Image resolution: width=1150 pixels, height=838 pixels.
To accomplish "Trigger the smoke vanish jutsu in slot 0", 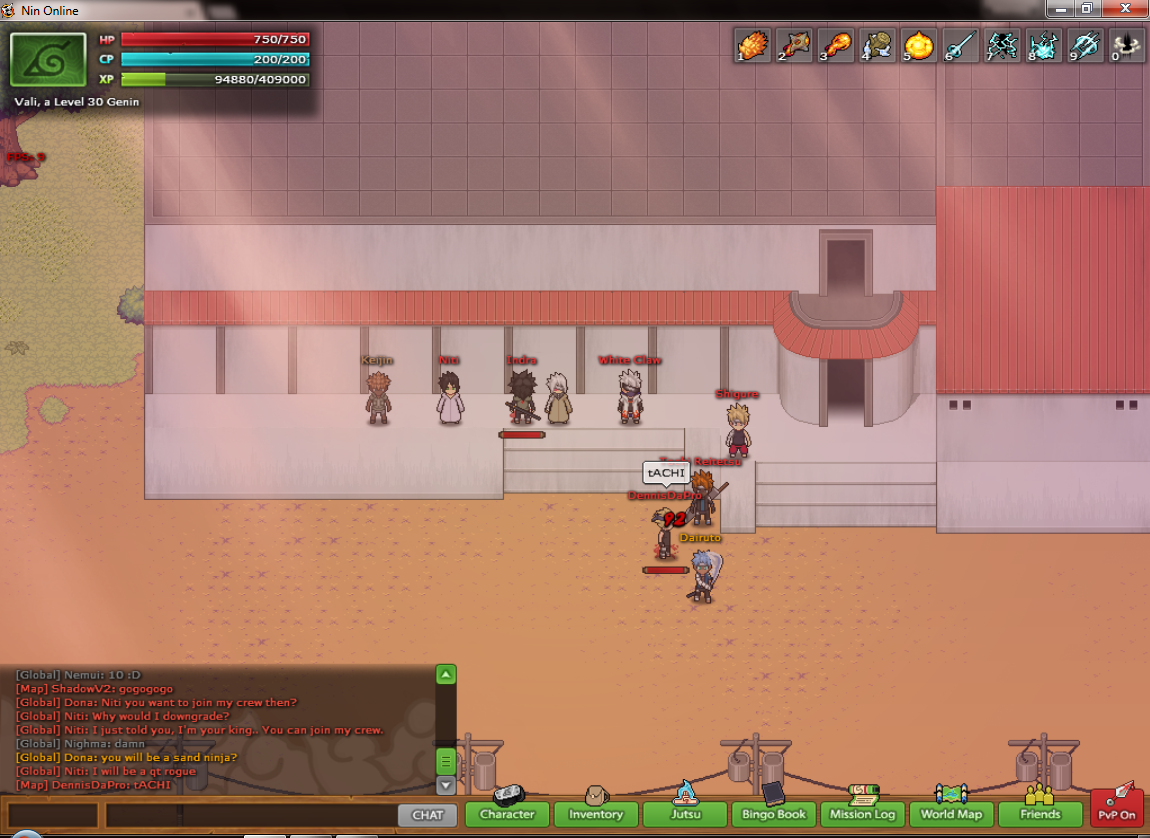I will 1128,46.
